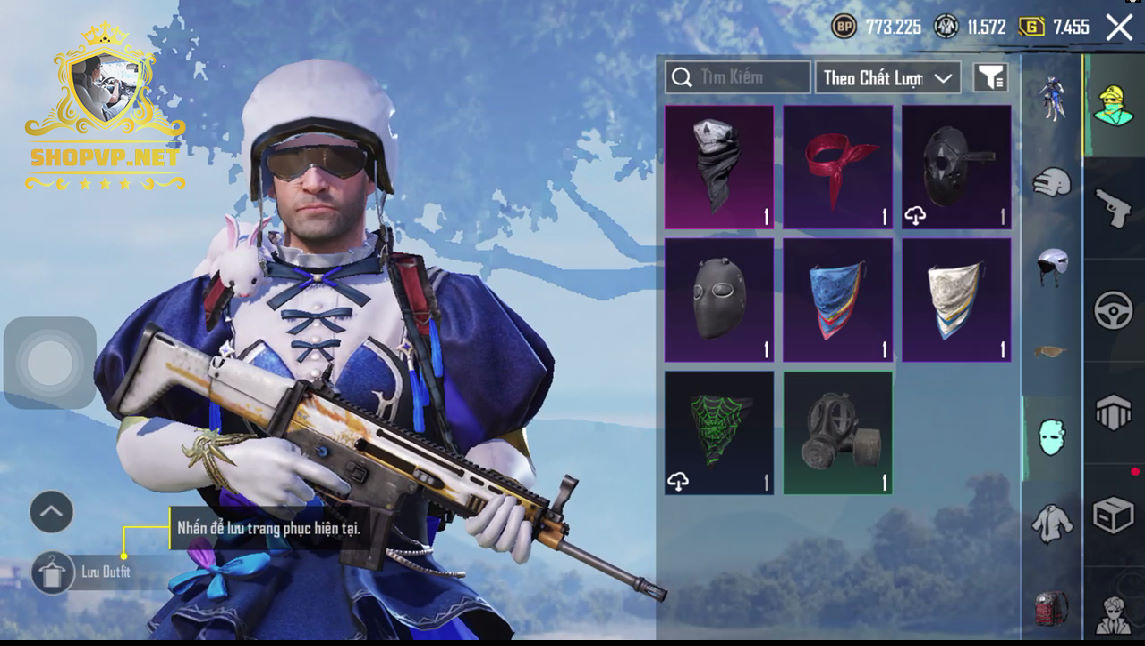
Task: Save outfit with Lưu Outfit button
Action: (54, 573)
